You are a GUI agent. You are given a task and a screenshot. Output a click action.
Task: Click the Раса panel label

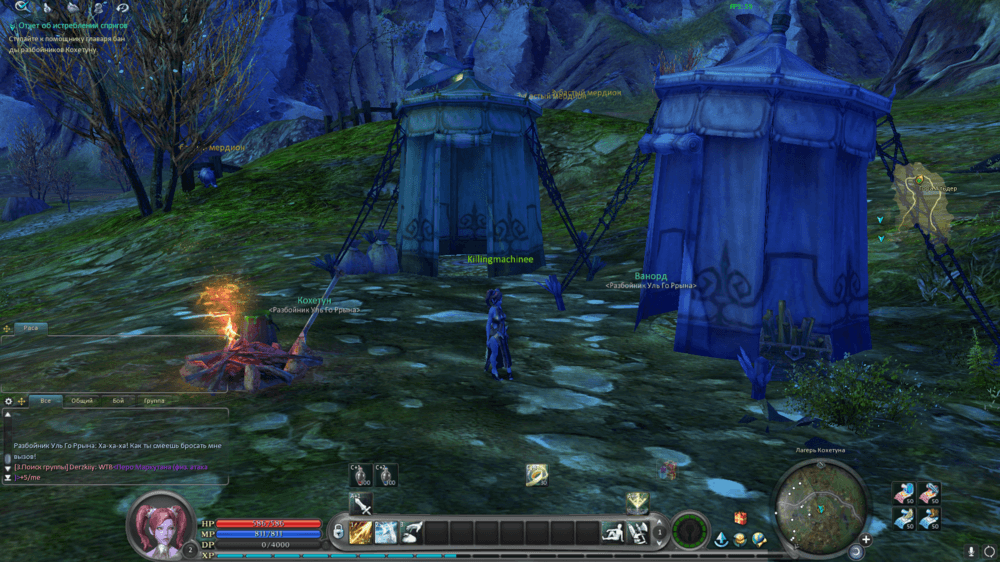click(x=31, y=328)
